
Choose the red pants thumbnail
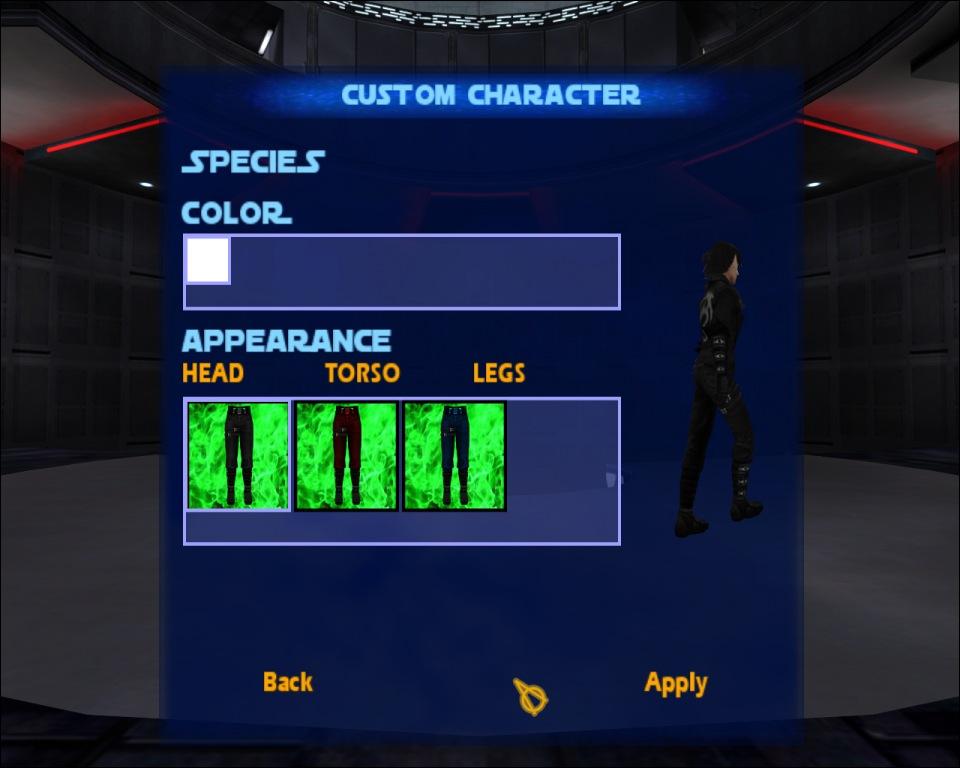(x=346, y=456)
